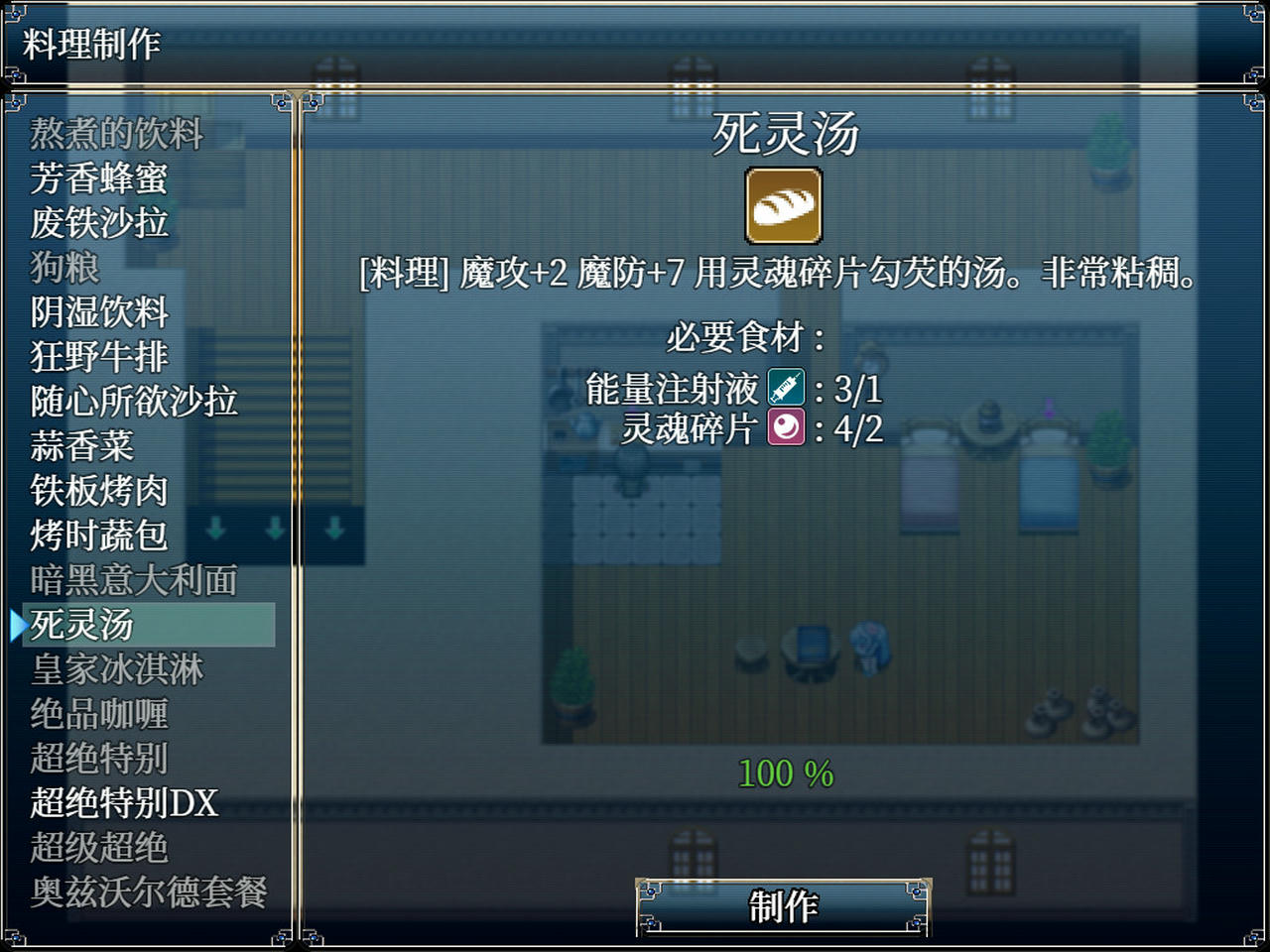This screenshot has height=952, width=1270.
Task: Select the 狂野牛排 recipe
Action: 99,357
